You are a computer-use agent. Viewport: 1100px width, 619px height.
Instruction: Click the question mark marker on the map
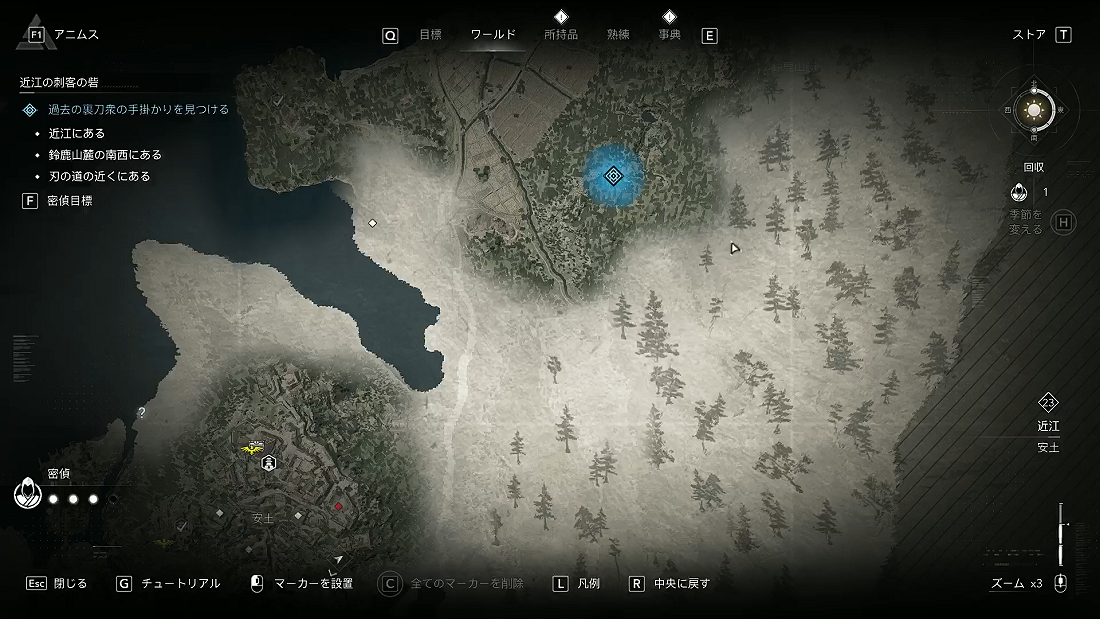point(142,412)
